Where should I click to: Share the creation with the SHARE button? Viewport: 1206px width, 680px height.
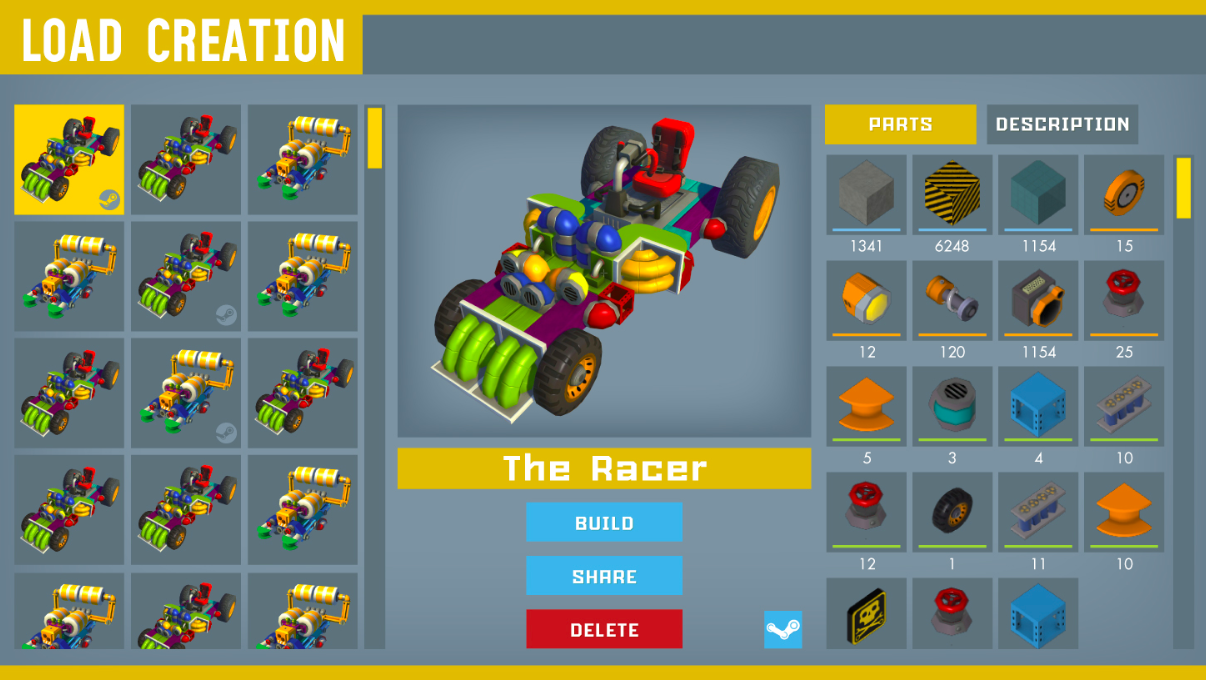pos(604,576)
